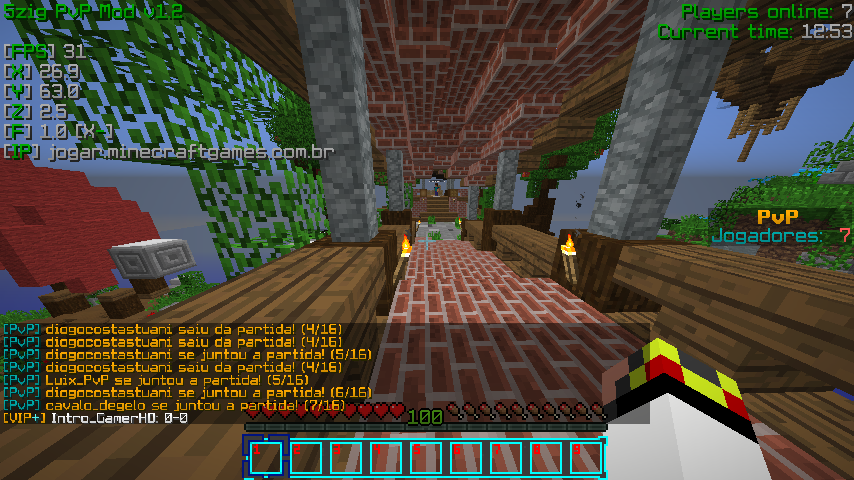
Task: Activate hotbar slot number 6
Action: (x=466, y=458)
